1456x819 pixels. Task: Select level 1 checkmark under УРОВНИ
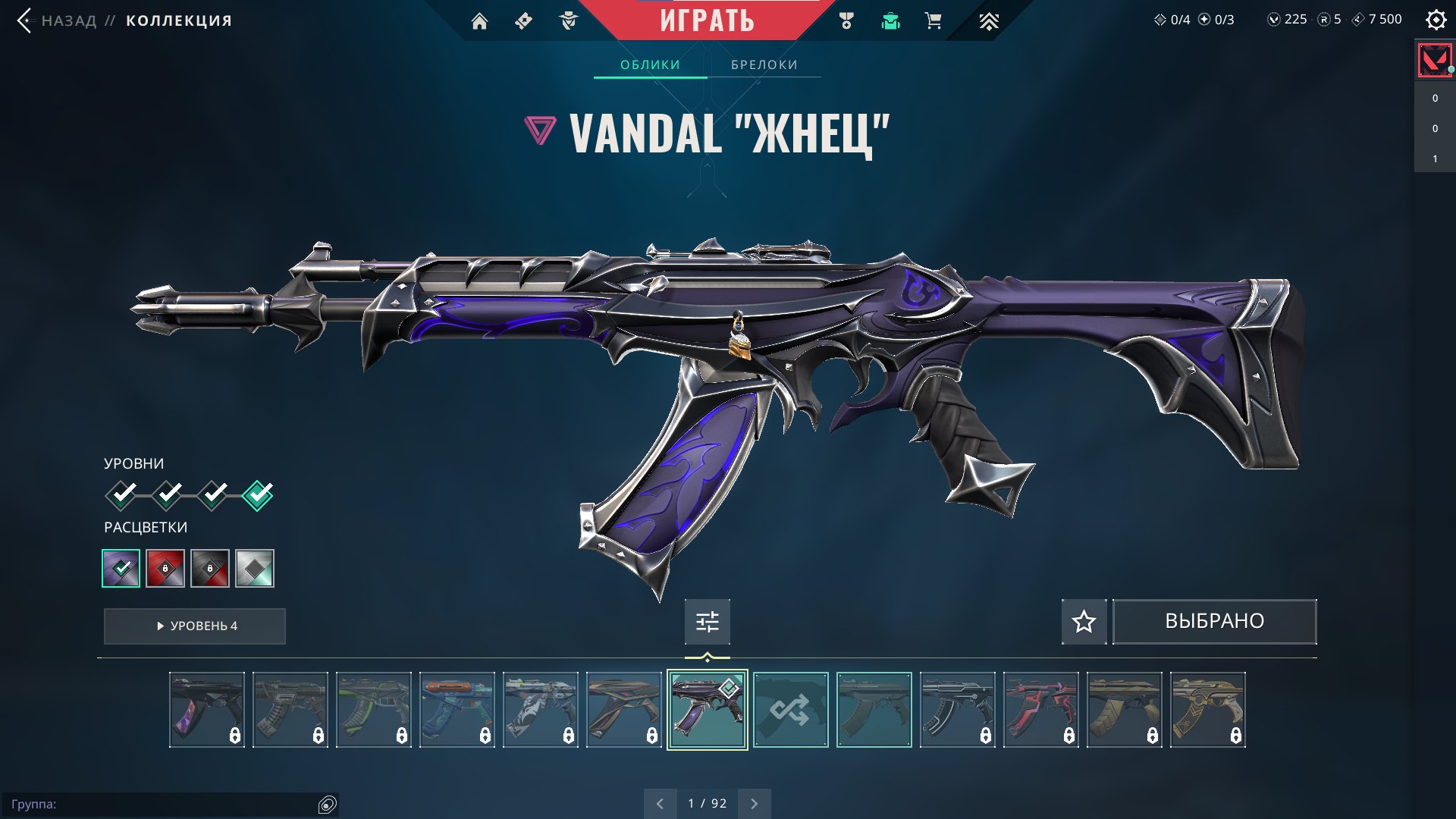(121, 494)
